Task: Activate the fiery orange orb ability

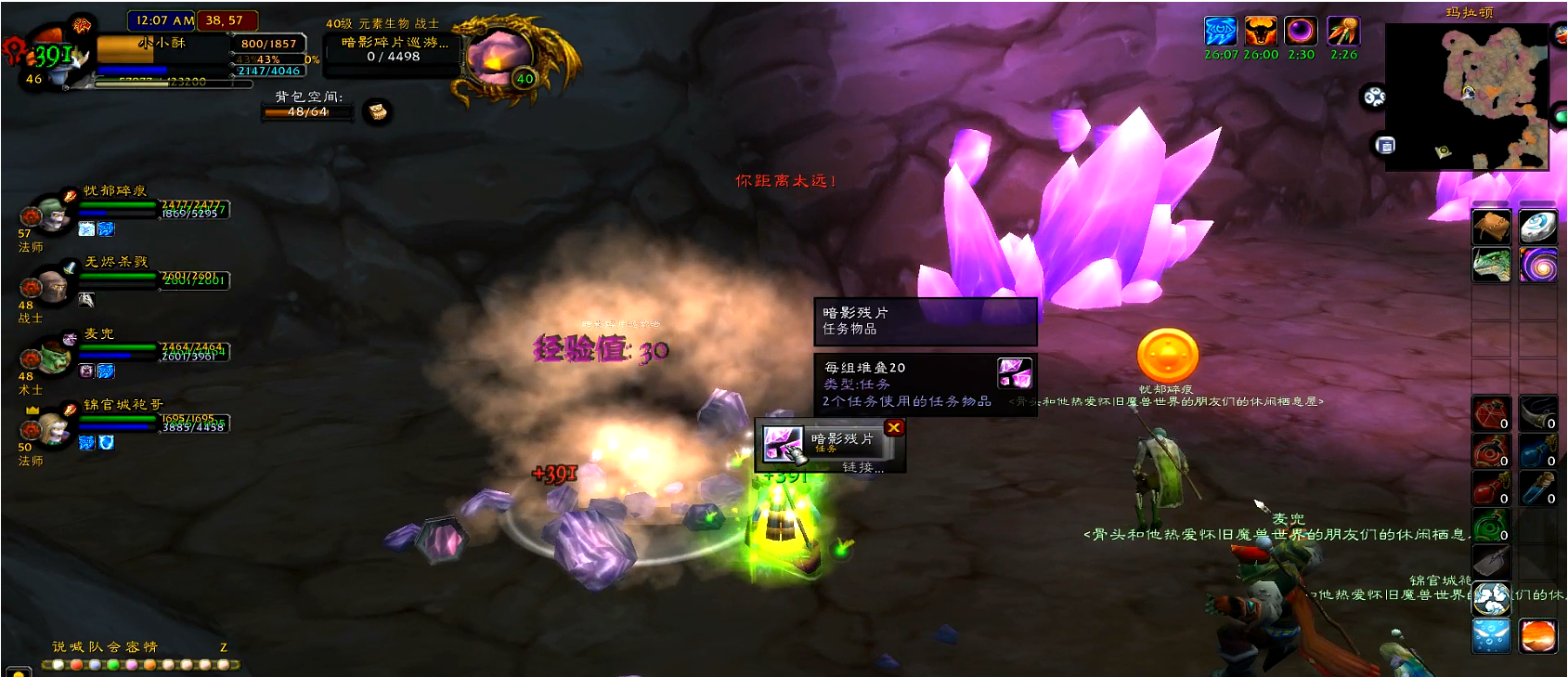Action: (x=1537, y=636)
